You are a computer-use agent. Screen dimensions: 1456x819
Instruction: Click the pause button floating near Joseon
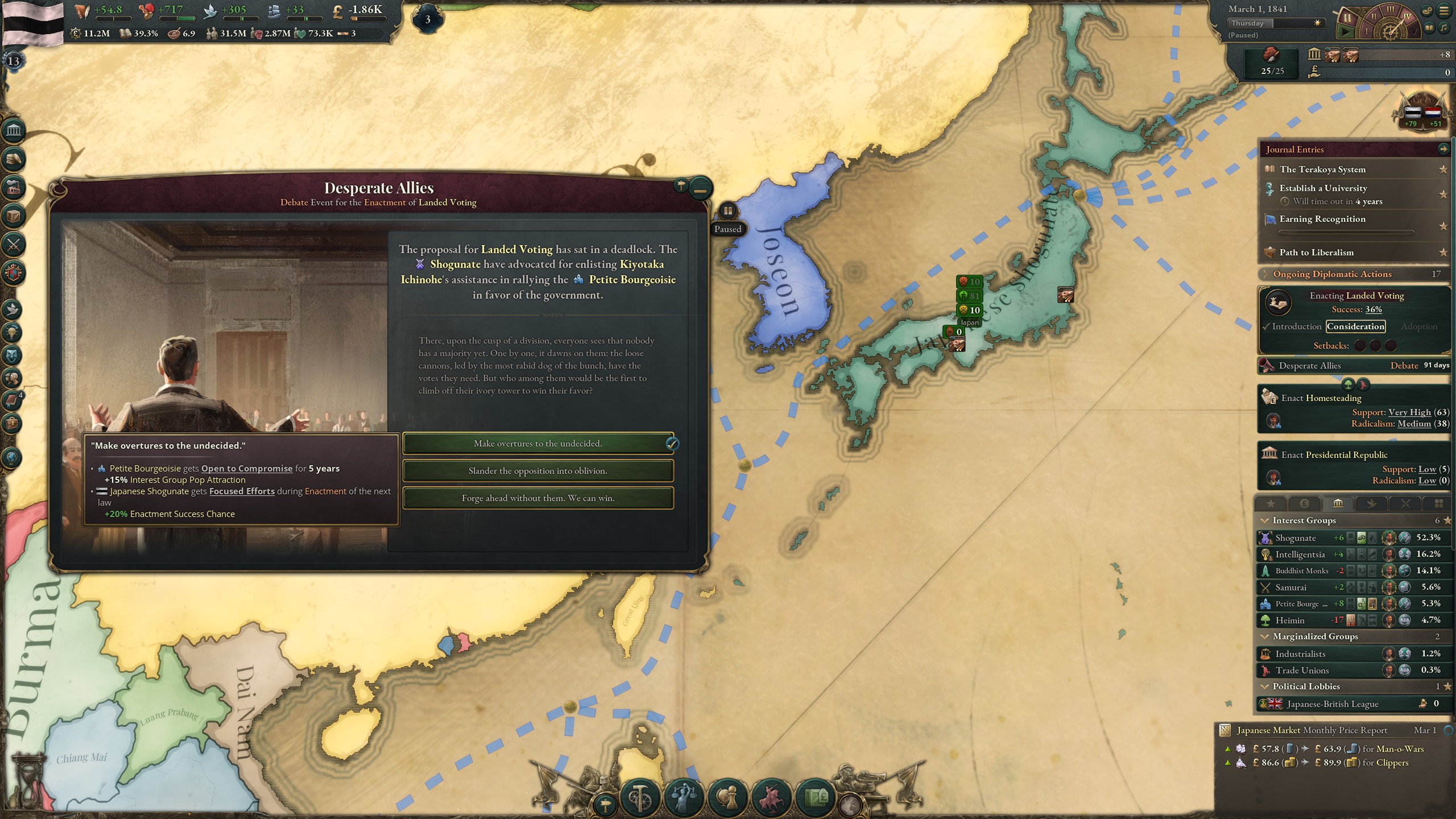(x=729, y=210)
